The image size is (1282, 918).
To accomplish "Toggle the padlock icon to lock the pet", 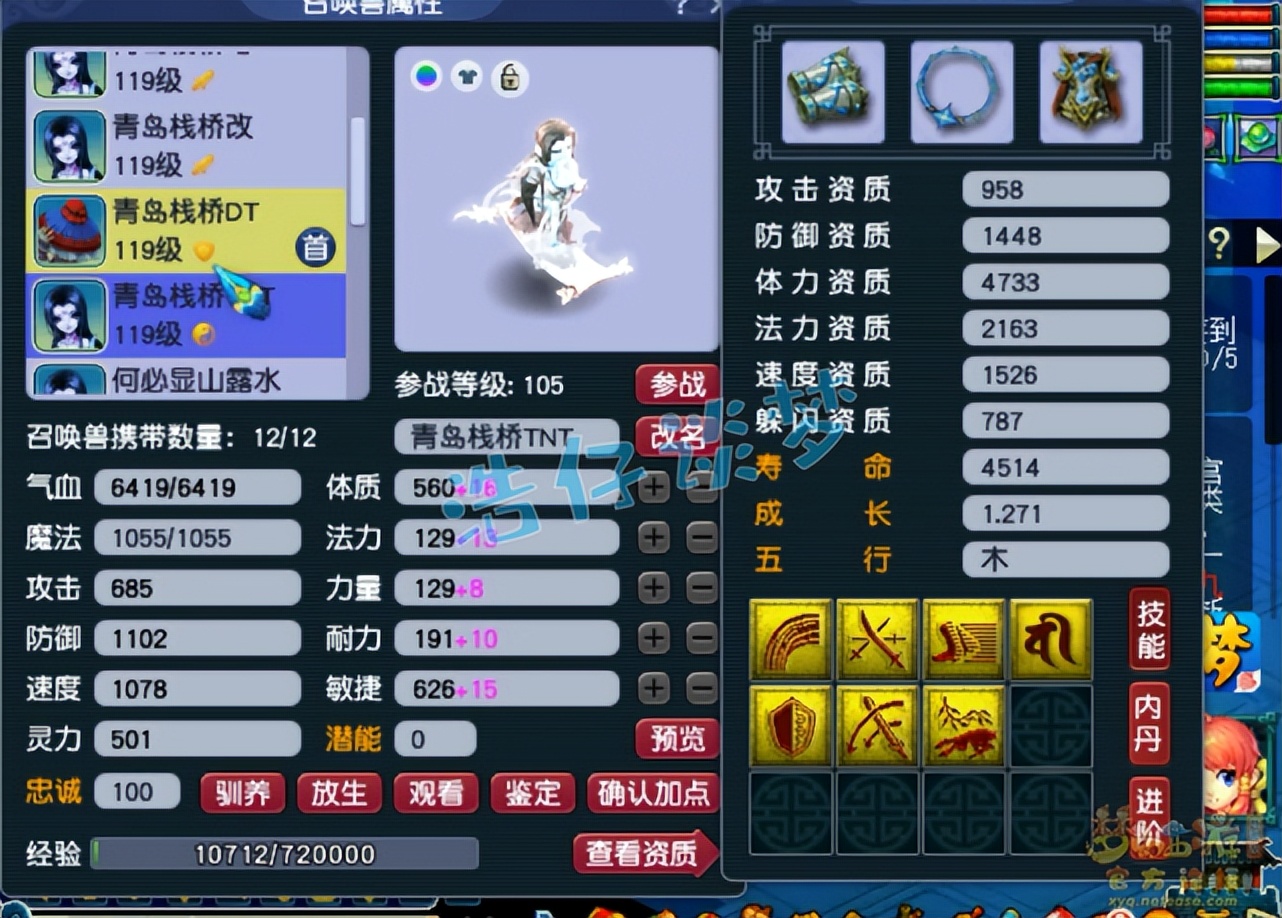I will tap(509, 76).
